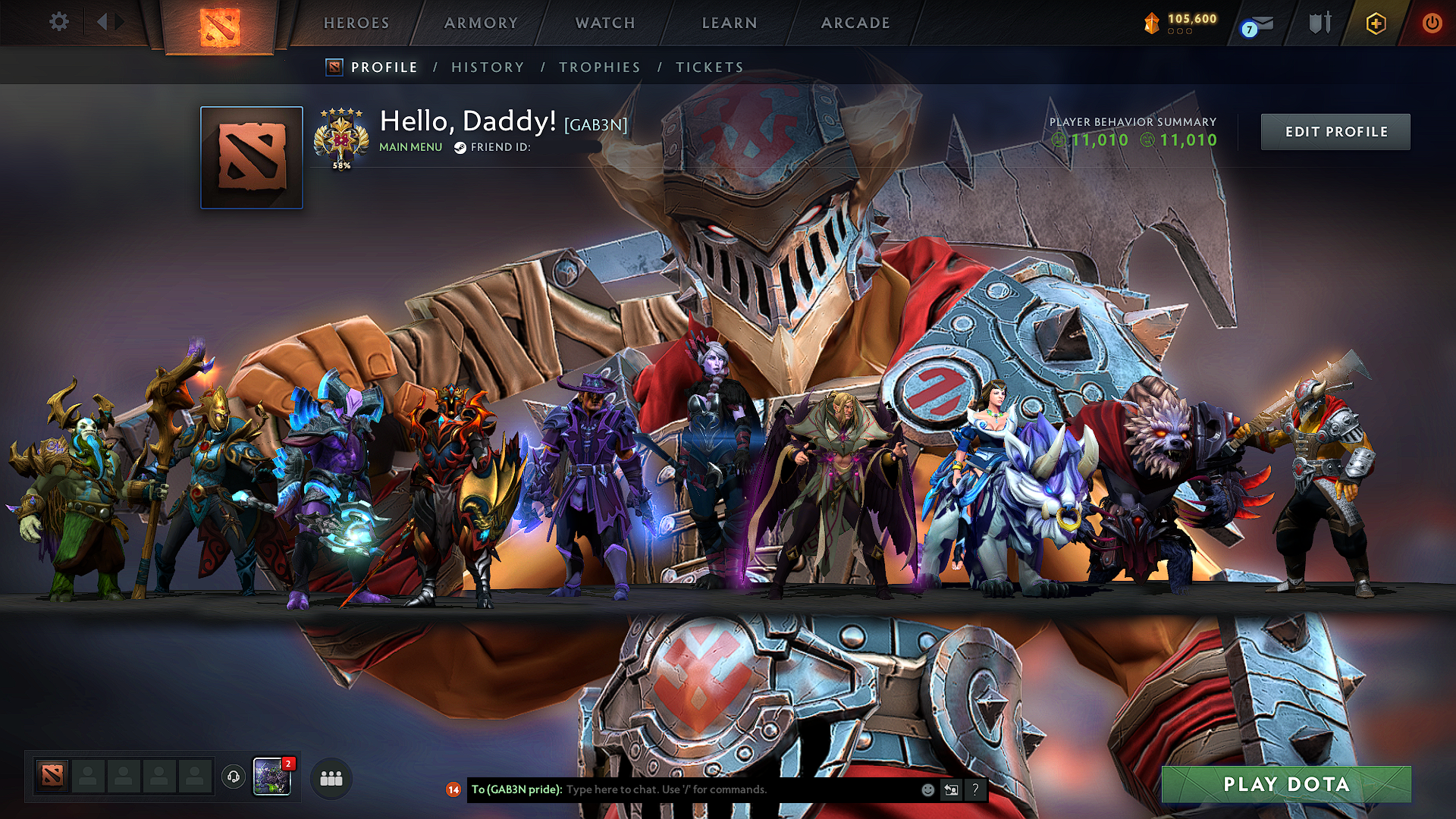Switch to the HISTORY tab
This screenshot has height=819, width=1456.
487,67
